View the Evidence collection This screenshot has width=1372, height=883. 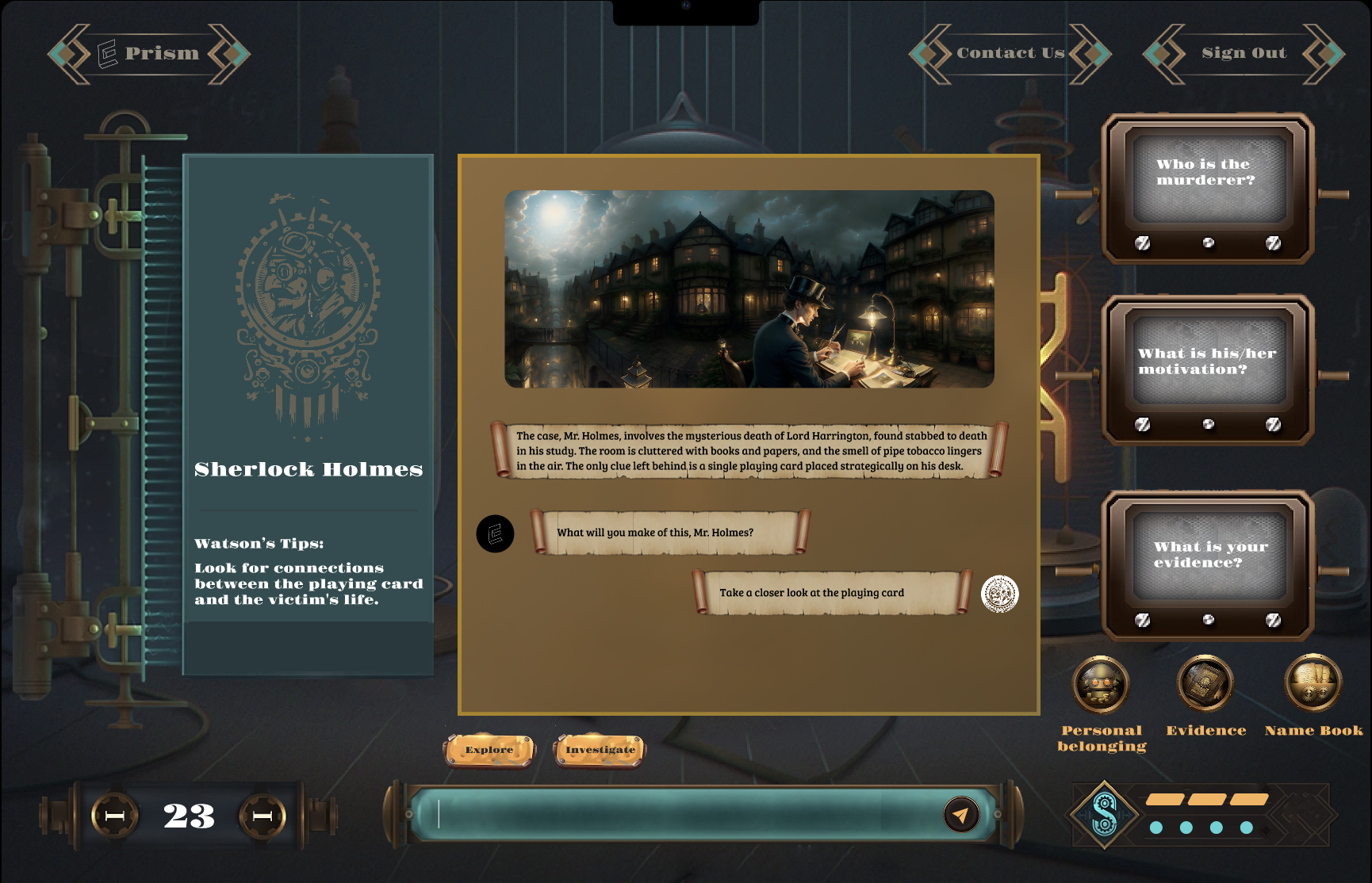(x=1205, y=684)
